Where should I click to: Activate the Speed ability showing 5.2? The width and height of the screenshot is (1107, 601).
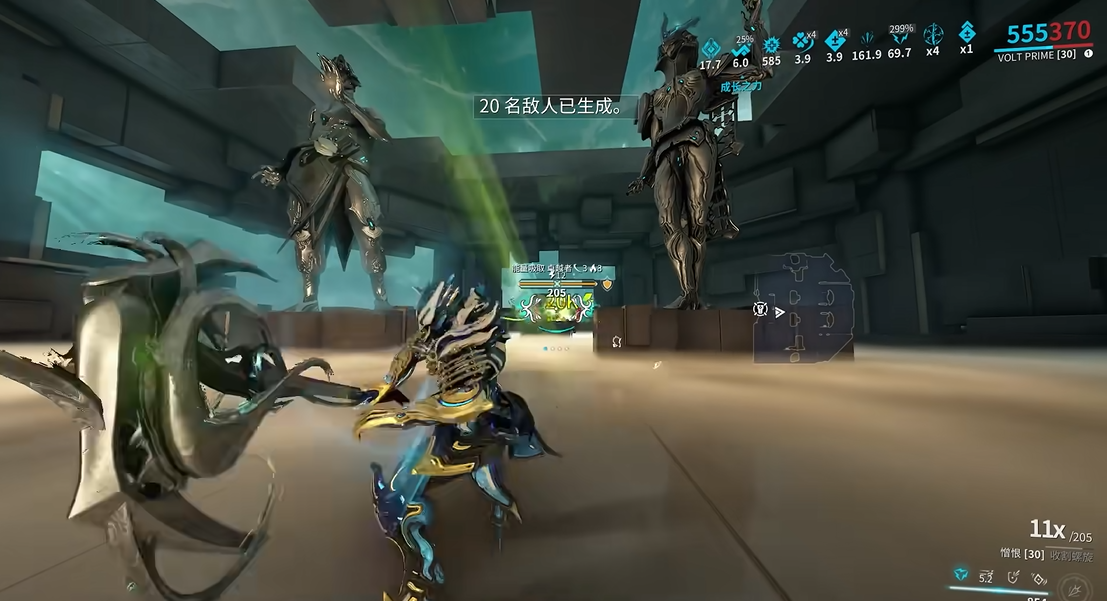point(986,575)
